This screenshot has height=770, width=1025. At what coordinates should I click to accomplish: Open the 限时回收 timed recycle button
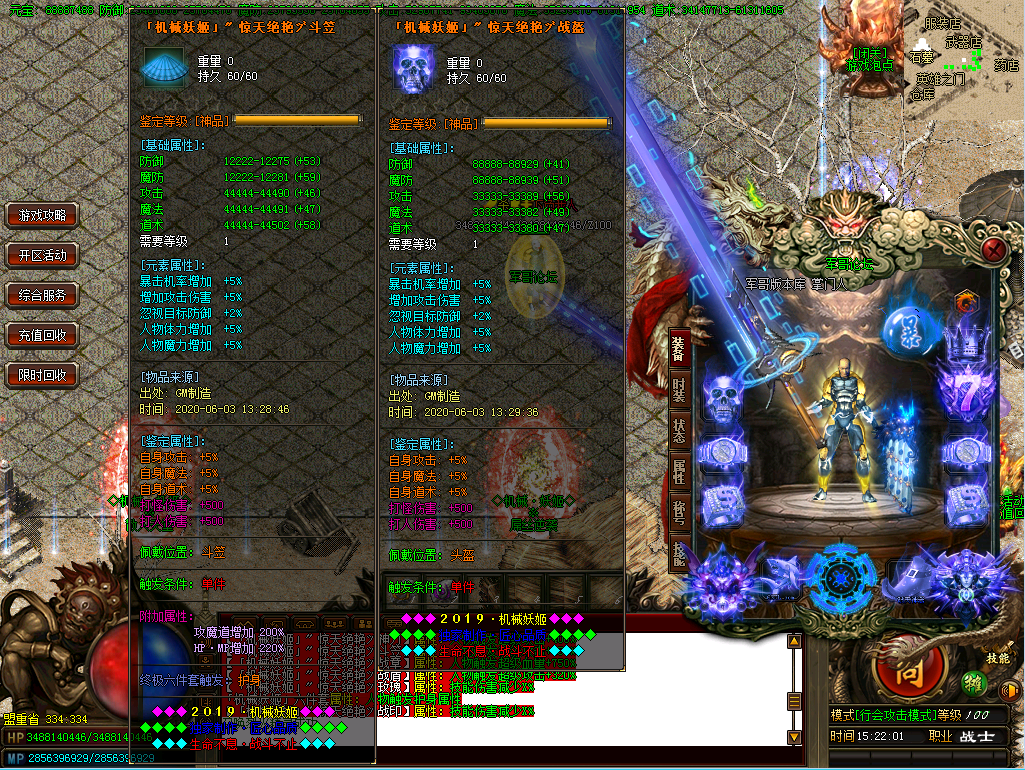42,375
